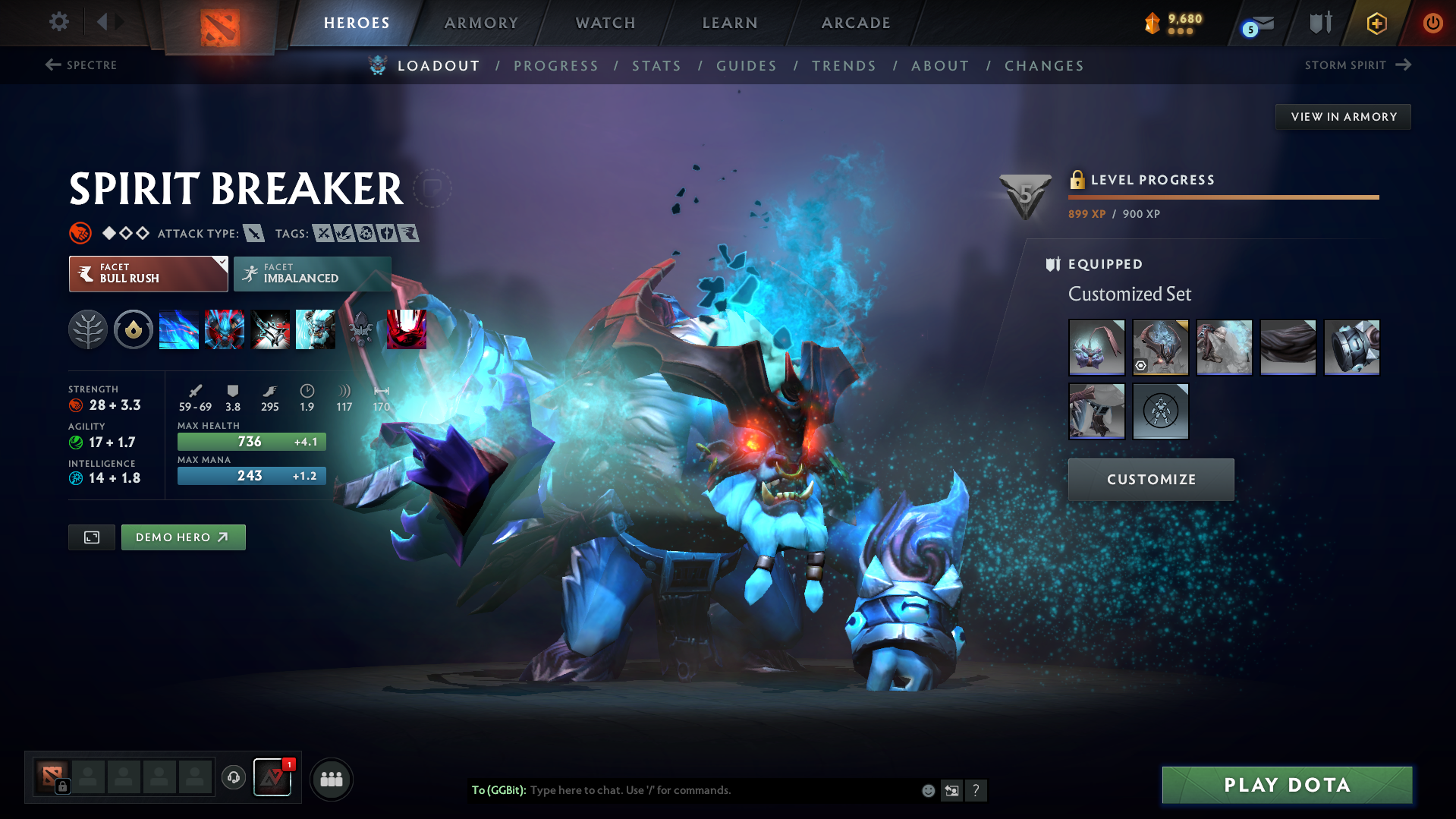Switch to the STATS tab

[656, 66]
